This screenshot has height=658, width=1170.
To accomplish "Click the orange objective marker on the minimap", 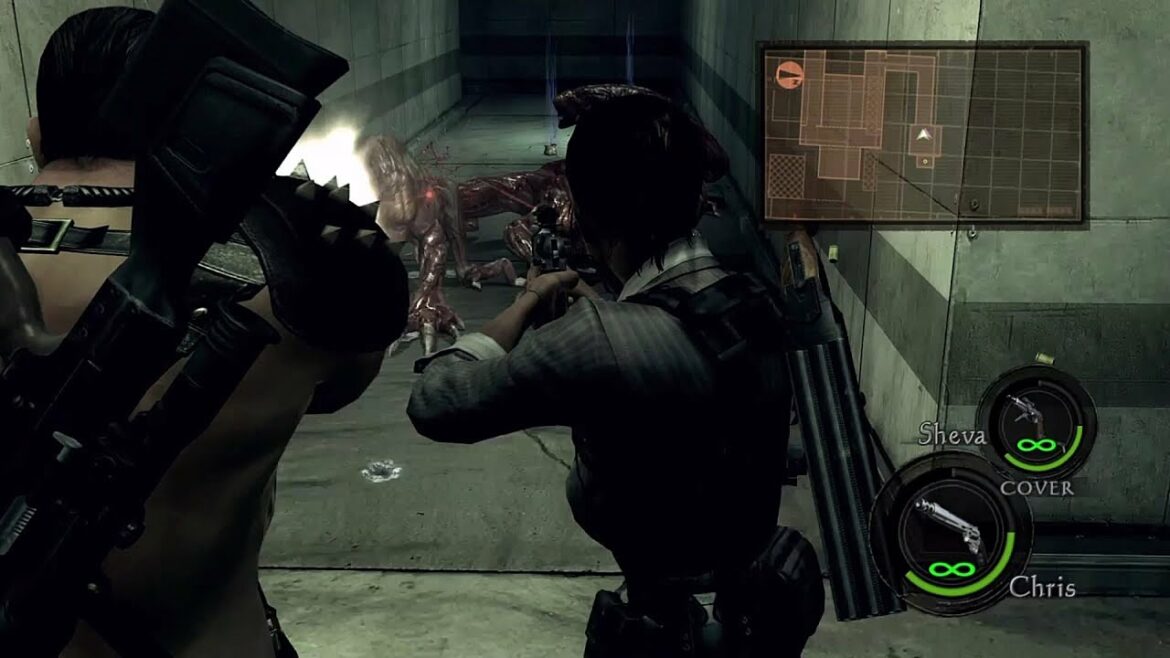I will [x=789, y=73].
